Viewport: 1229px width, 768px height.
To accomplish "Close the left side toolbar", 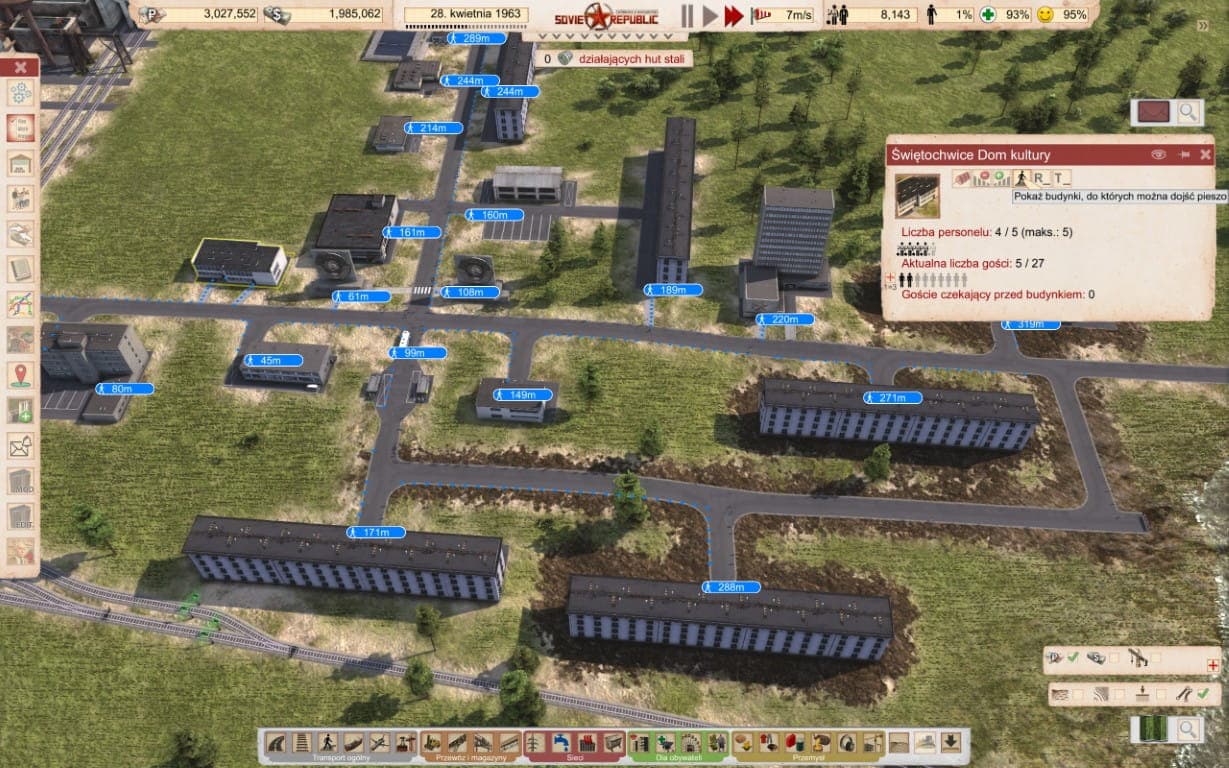I will point(20,68).
